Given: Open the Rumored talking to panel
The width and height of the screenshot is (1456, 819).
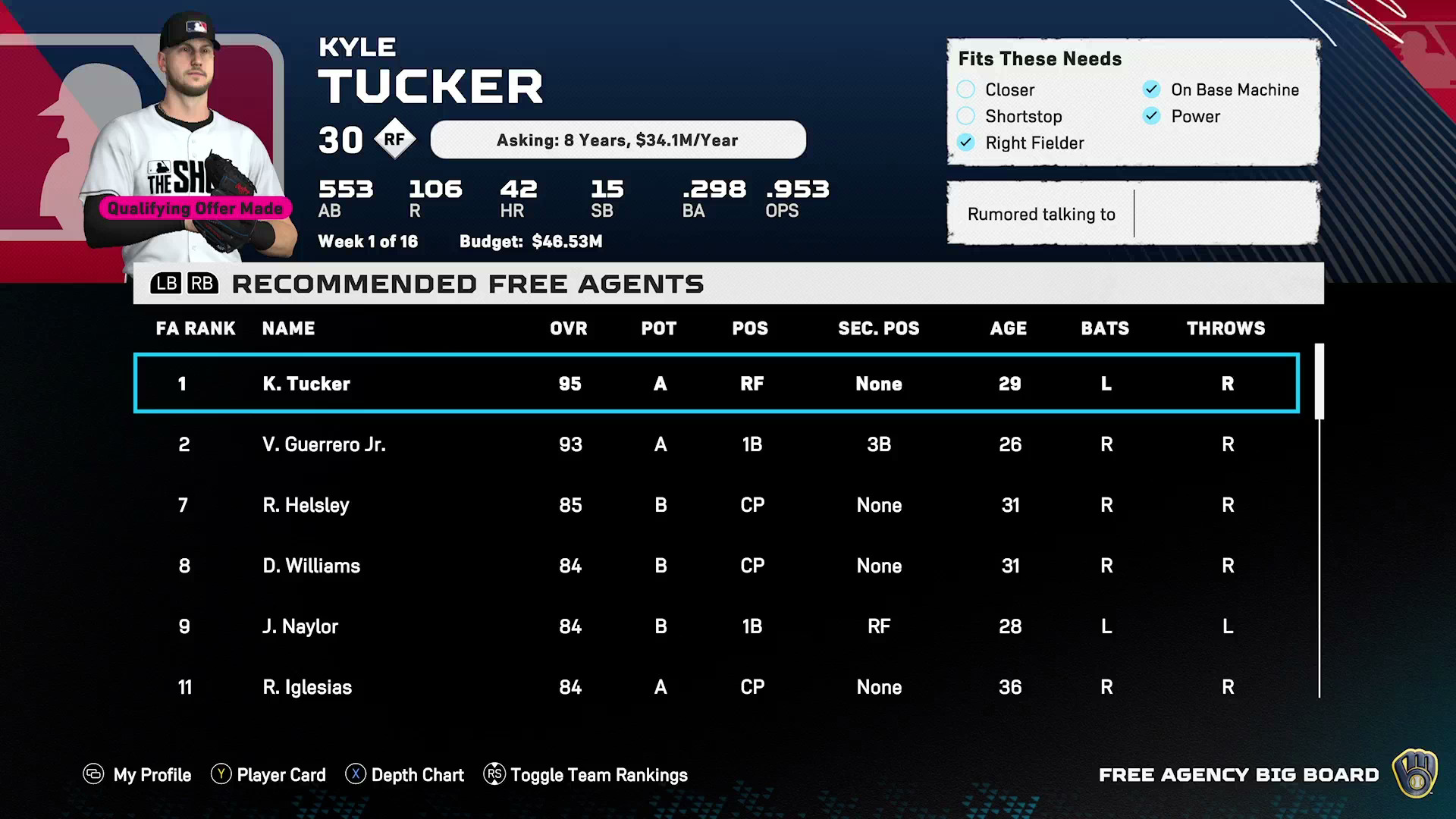Looking at the screenshot, I should [x=1133, y=214].
